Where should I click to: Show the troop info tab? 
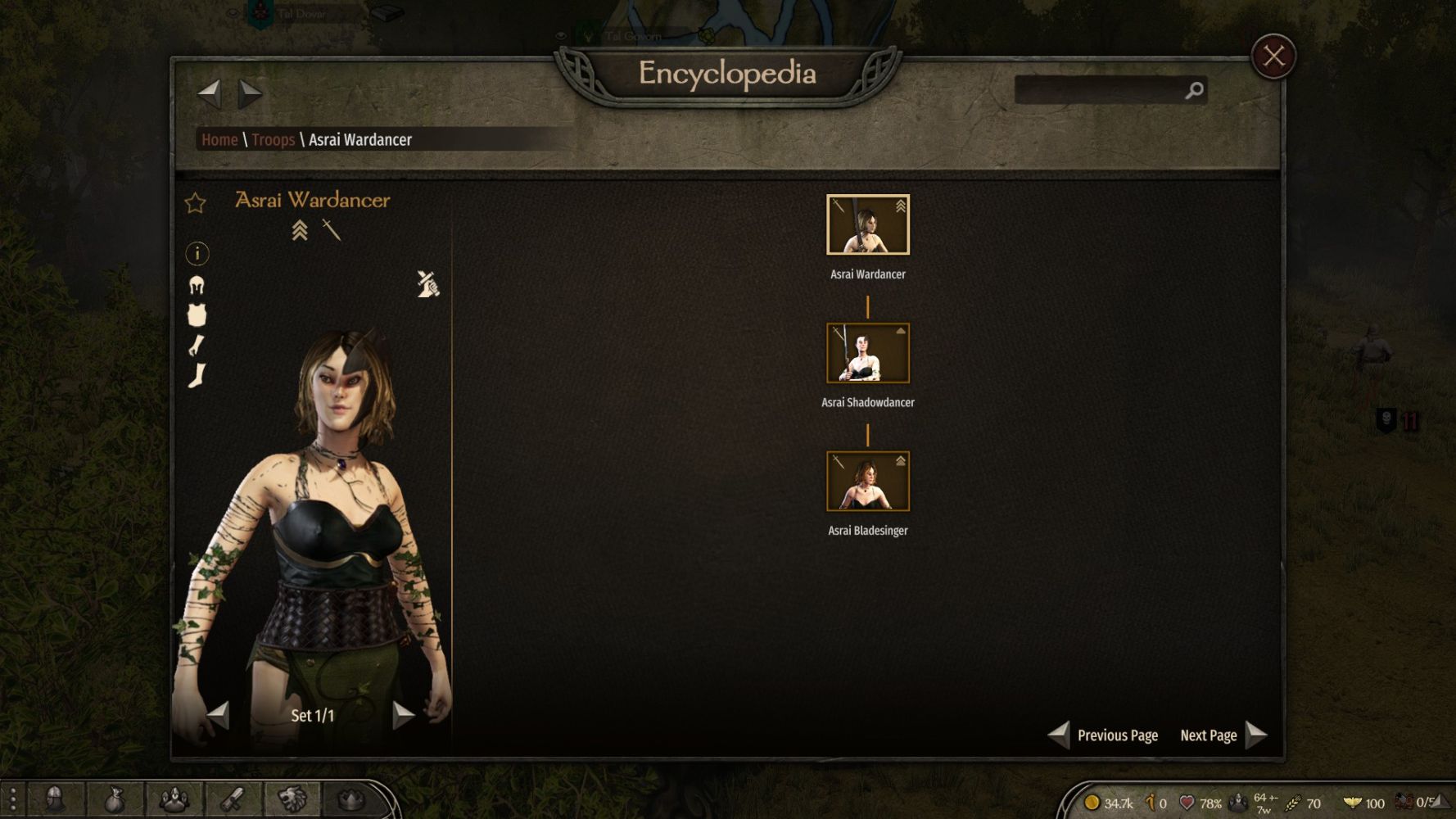197,254
